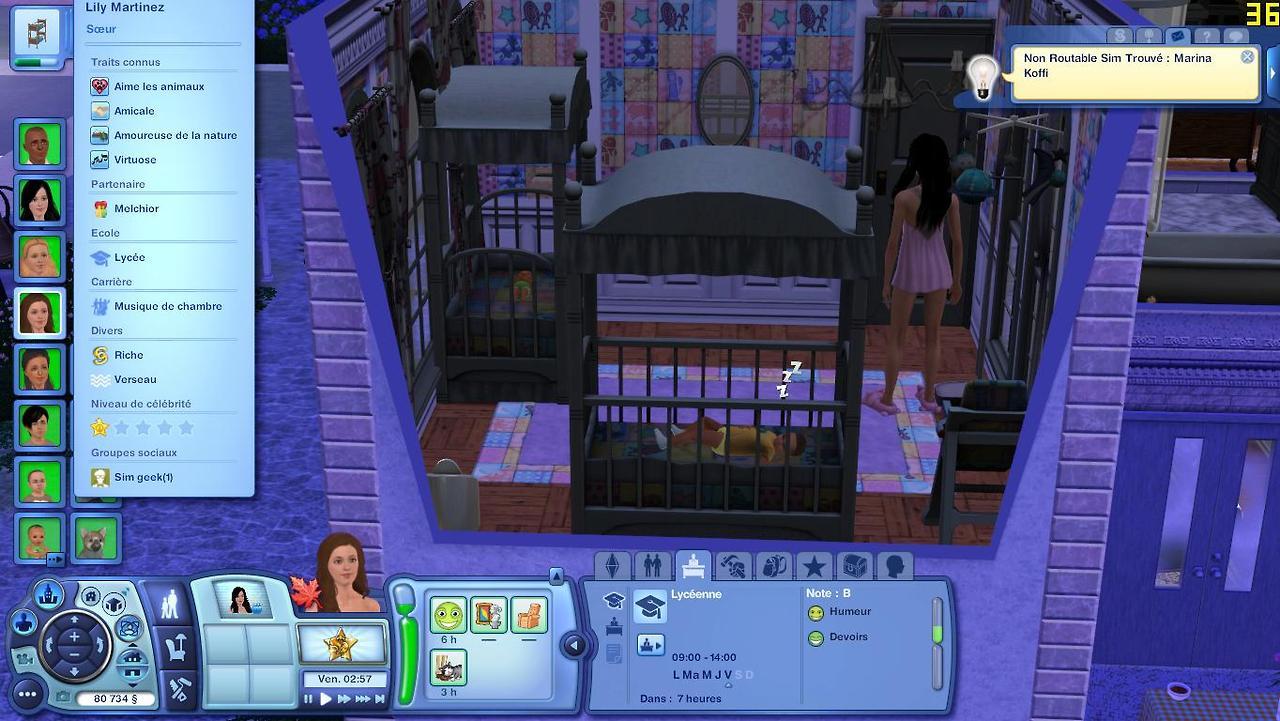
Task: Open the Buy/Build tools paint roller mode
Action: click(x=177, y=689)
